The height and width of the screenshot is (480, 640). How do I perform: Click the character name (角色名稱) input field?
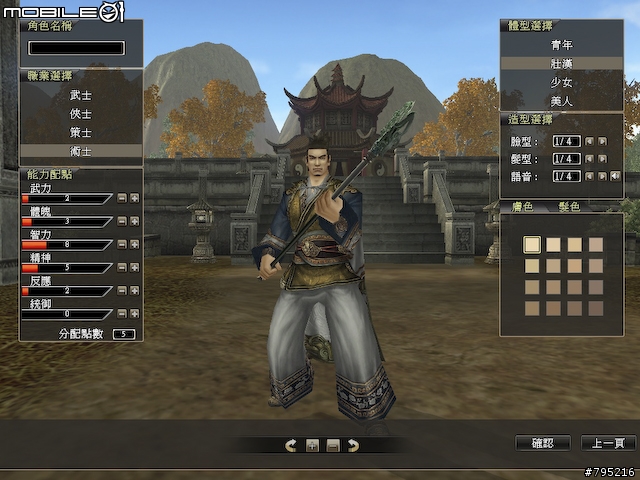[x=77, y=47]
